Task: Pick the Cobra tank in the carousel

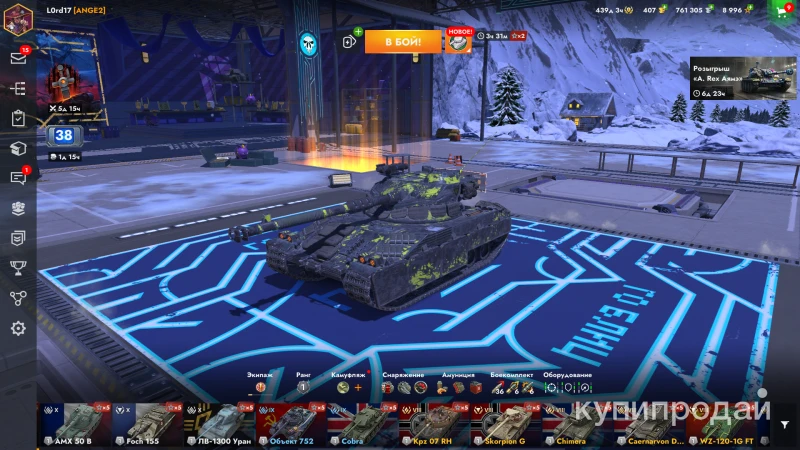Action: click(366, 426)
